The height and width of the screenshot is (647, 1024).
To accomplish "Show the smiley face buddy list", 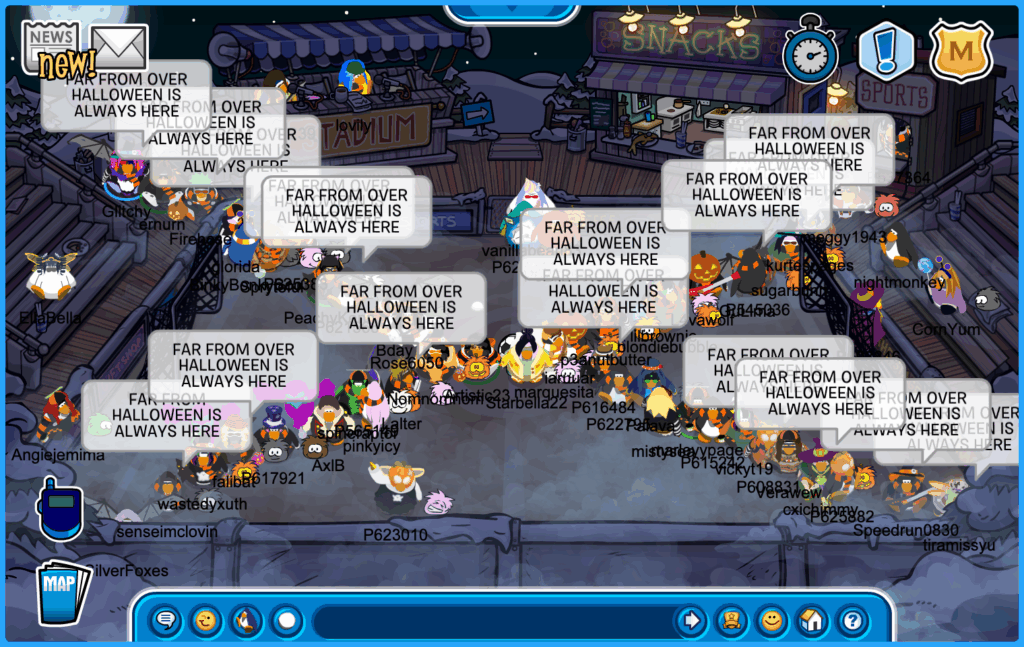I will [771, 621].
